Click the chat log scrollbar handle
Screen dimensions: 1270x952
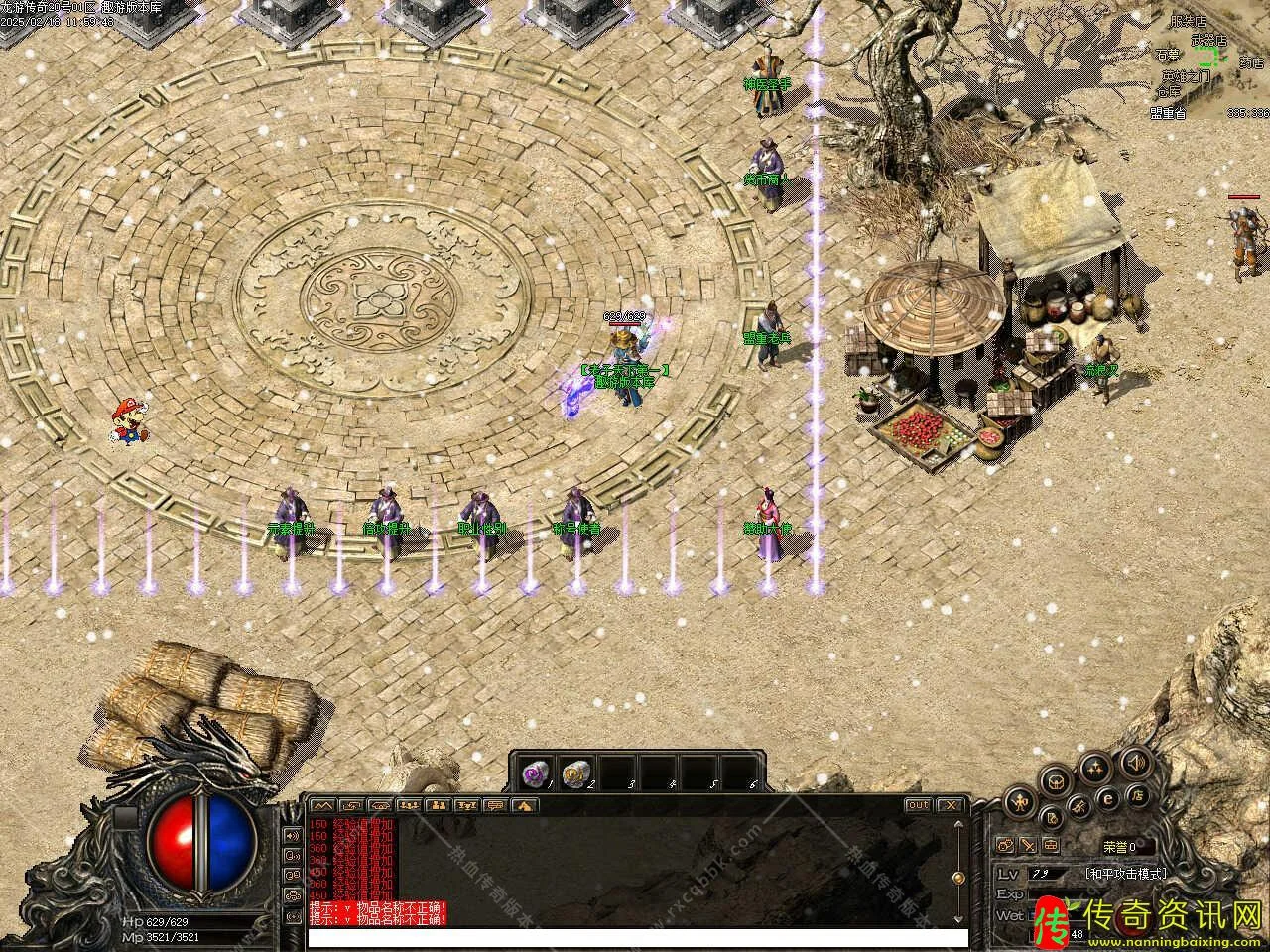[x=957, y=879]
